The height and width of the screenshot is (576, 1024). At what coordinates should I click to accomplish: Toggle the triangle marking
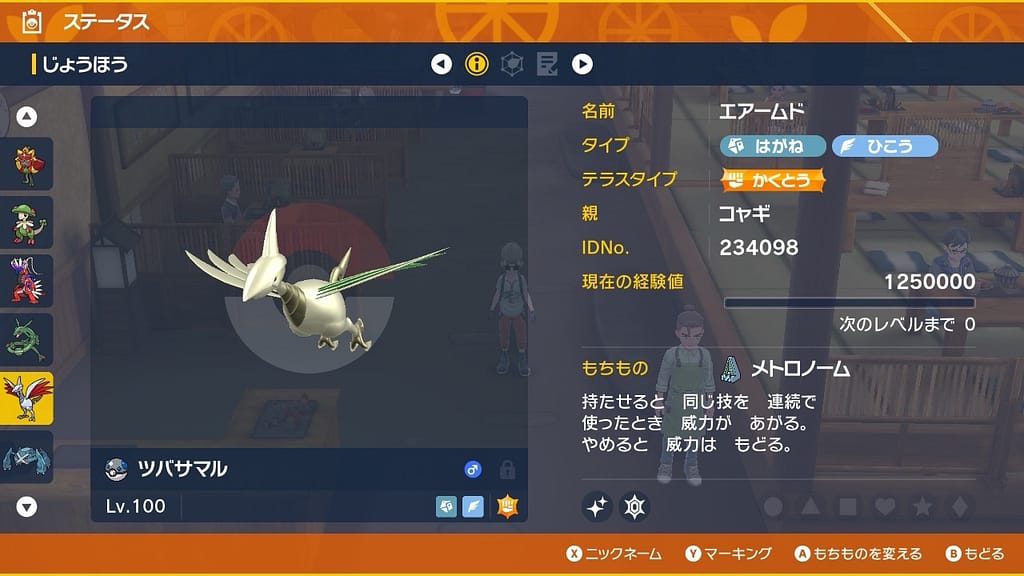tap(810, 507)
